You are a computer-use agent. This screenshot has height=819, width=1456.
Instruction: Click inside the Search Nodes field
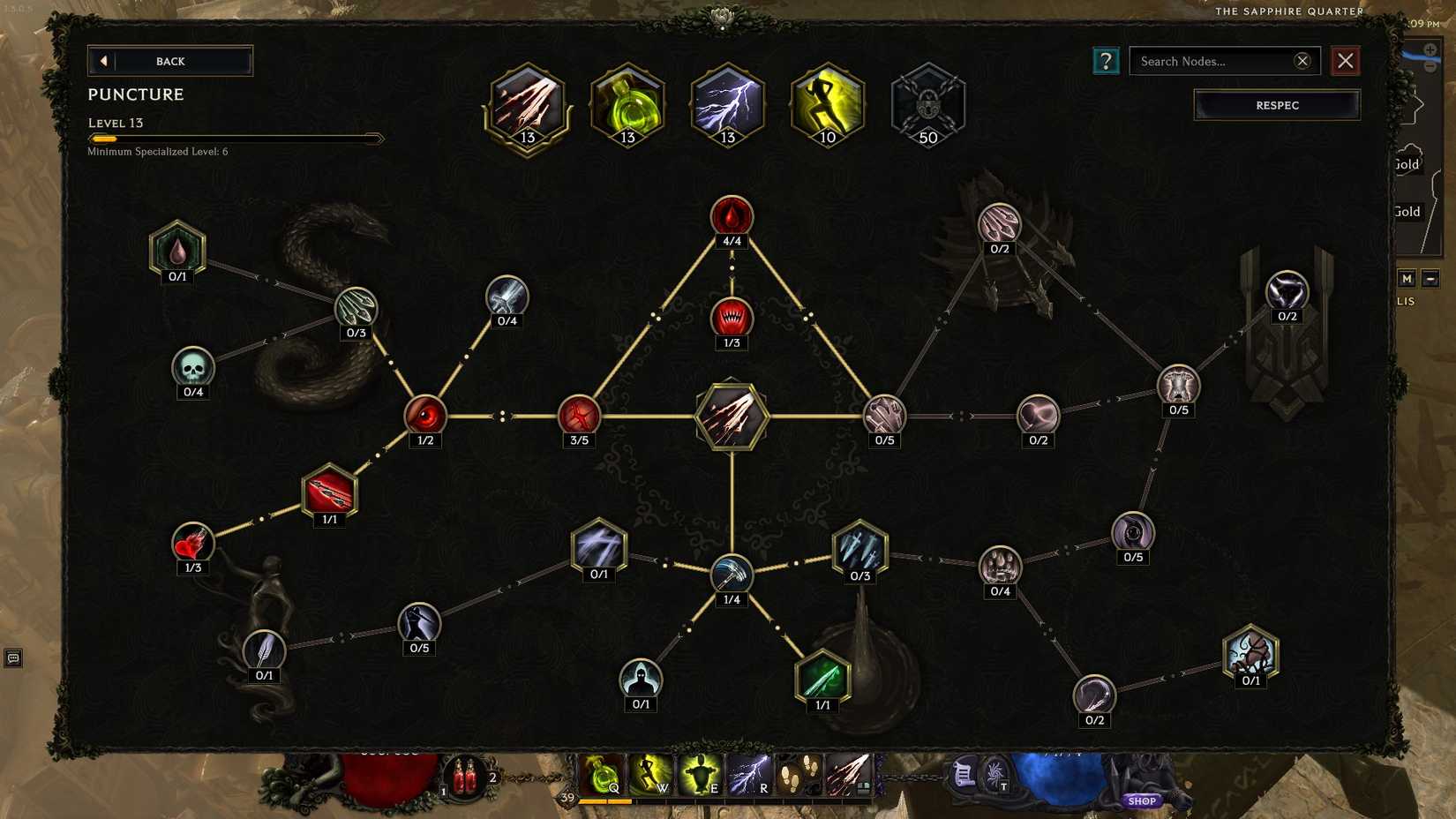coord(1218,61)
